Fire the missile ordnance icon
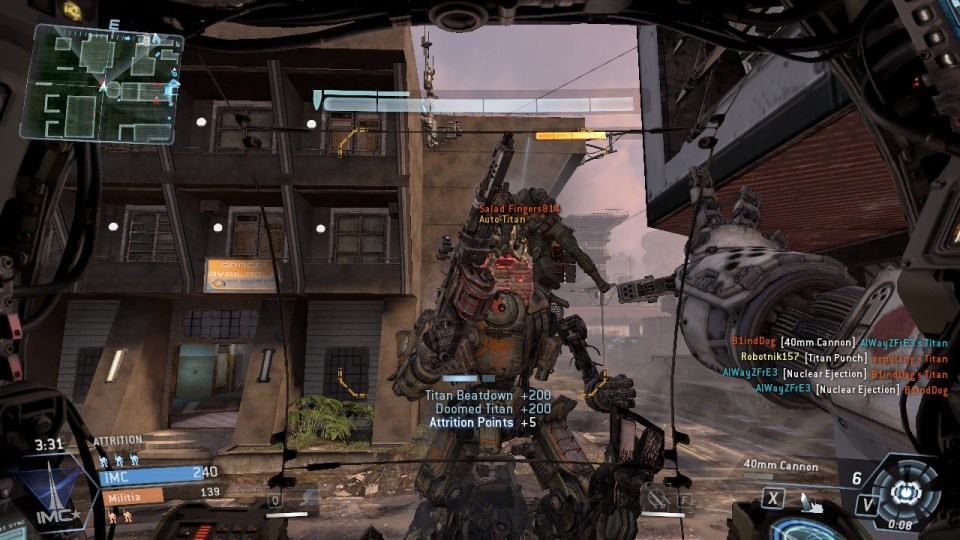 [808, 498]
